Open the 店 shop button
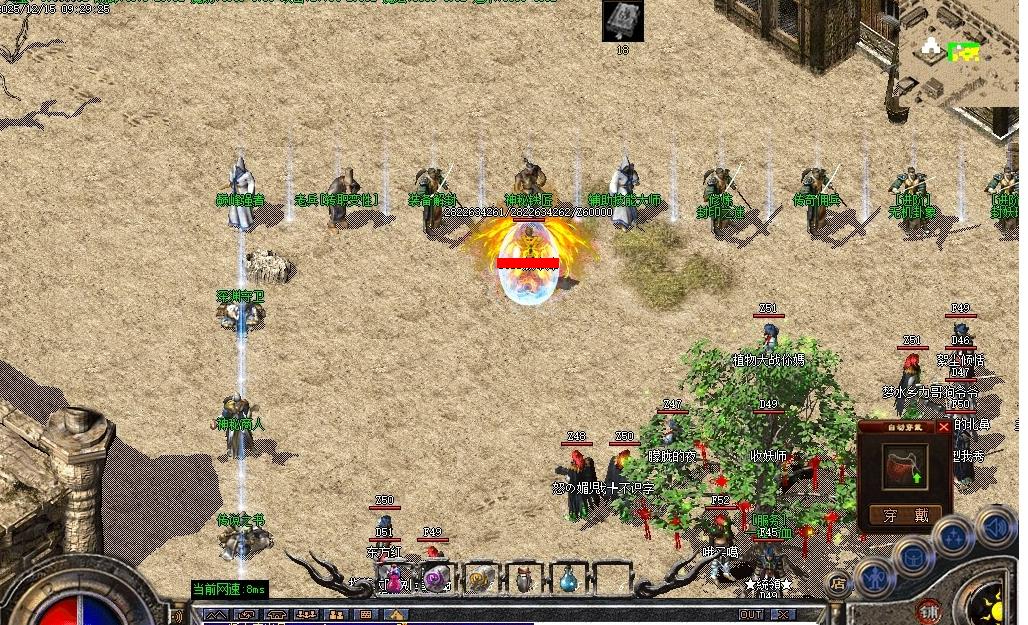This screenshot has height=625, width=1028. (x=838, y=581)
